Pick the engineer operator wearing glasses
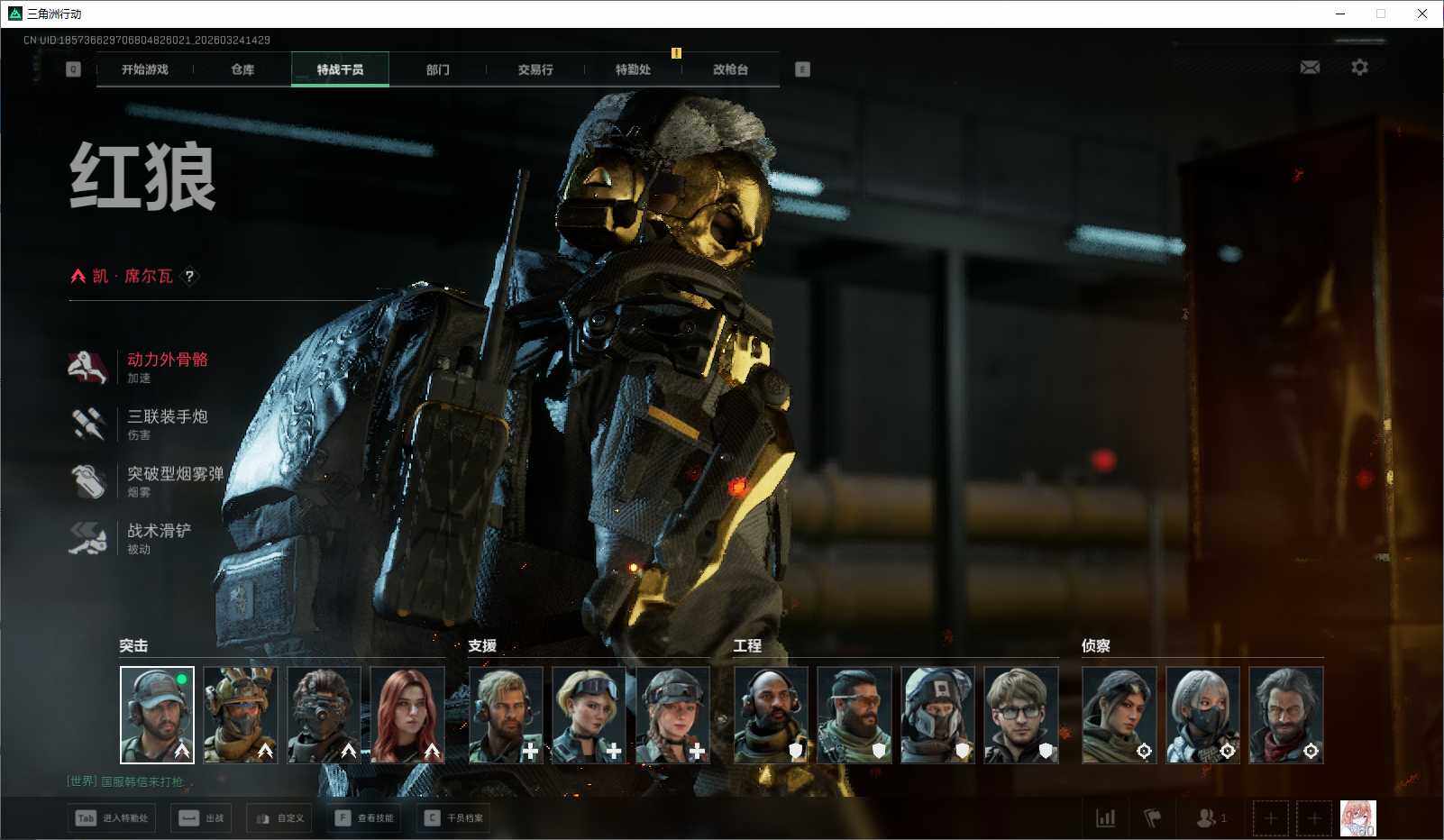1444x840 pixels. coord(1020,715)
